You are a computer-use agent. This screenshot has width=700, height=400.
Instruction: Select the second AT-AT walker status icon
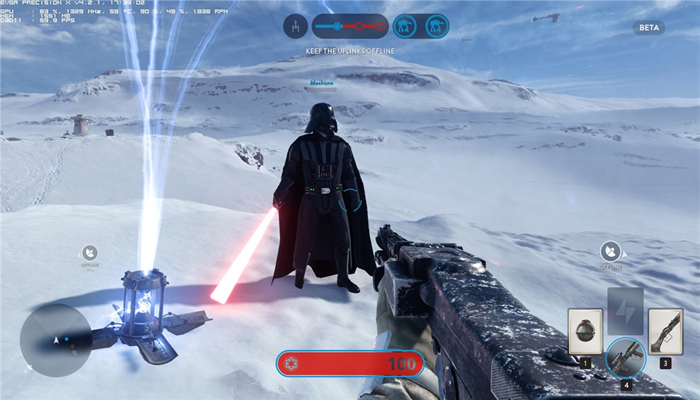coord(436,26)
